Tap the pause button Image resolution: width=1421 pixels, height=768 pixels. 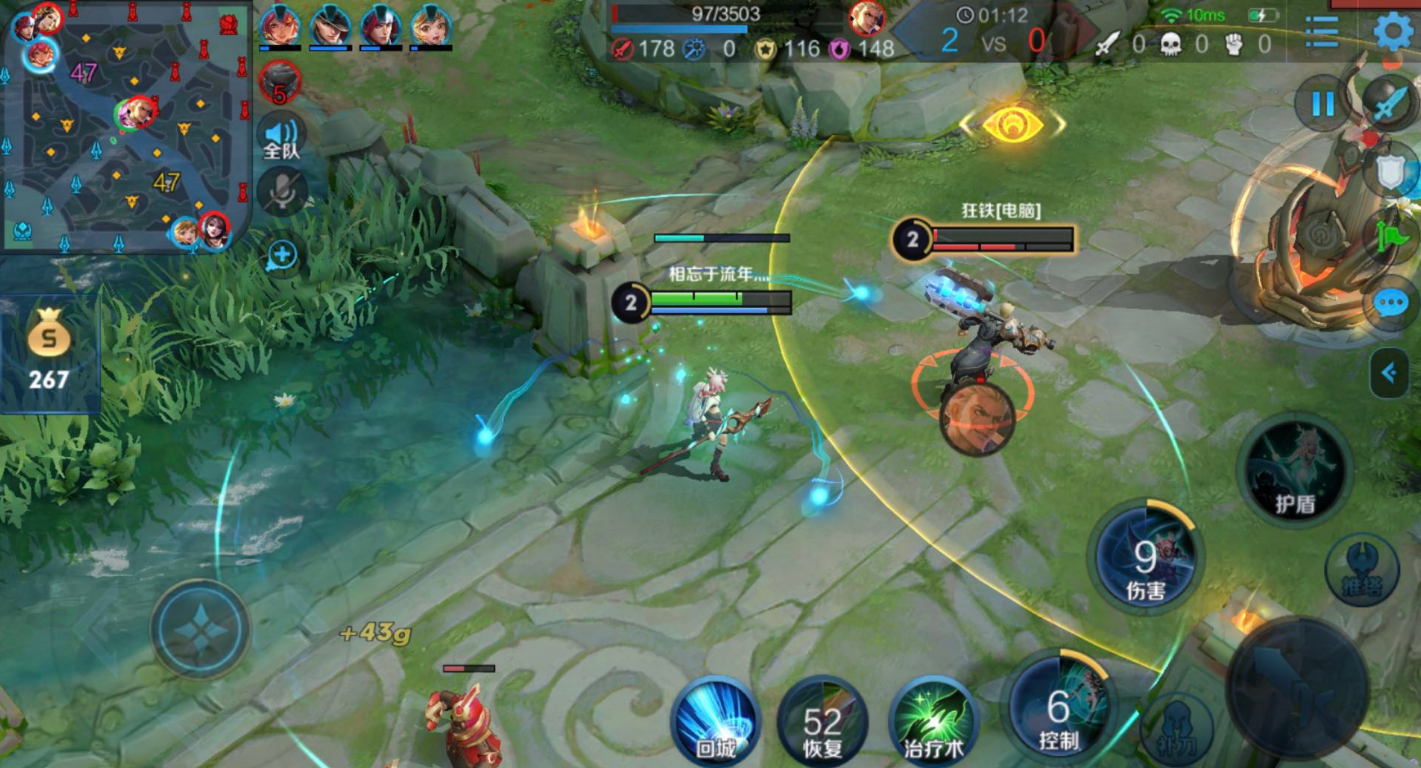coord(1323,104)
